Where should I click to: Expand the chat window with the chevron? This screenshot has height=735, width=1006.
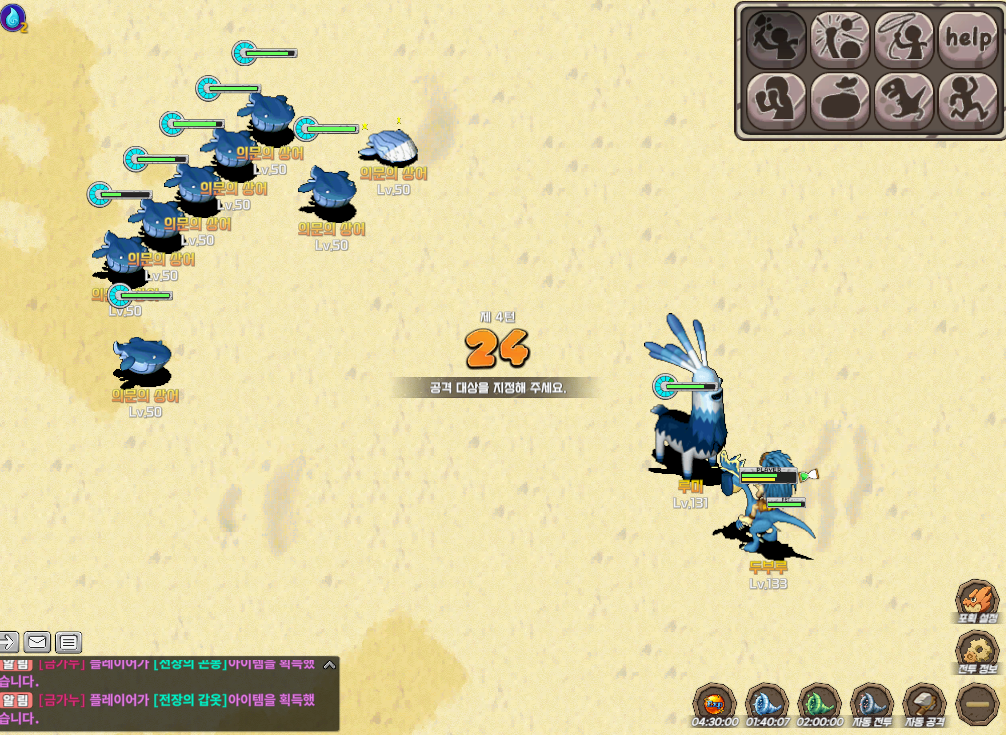pos(329,664)
